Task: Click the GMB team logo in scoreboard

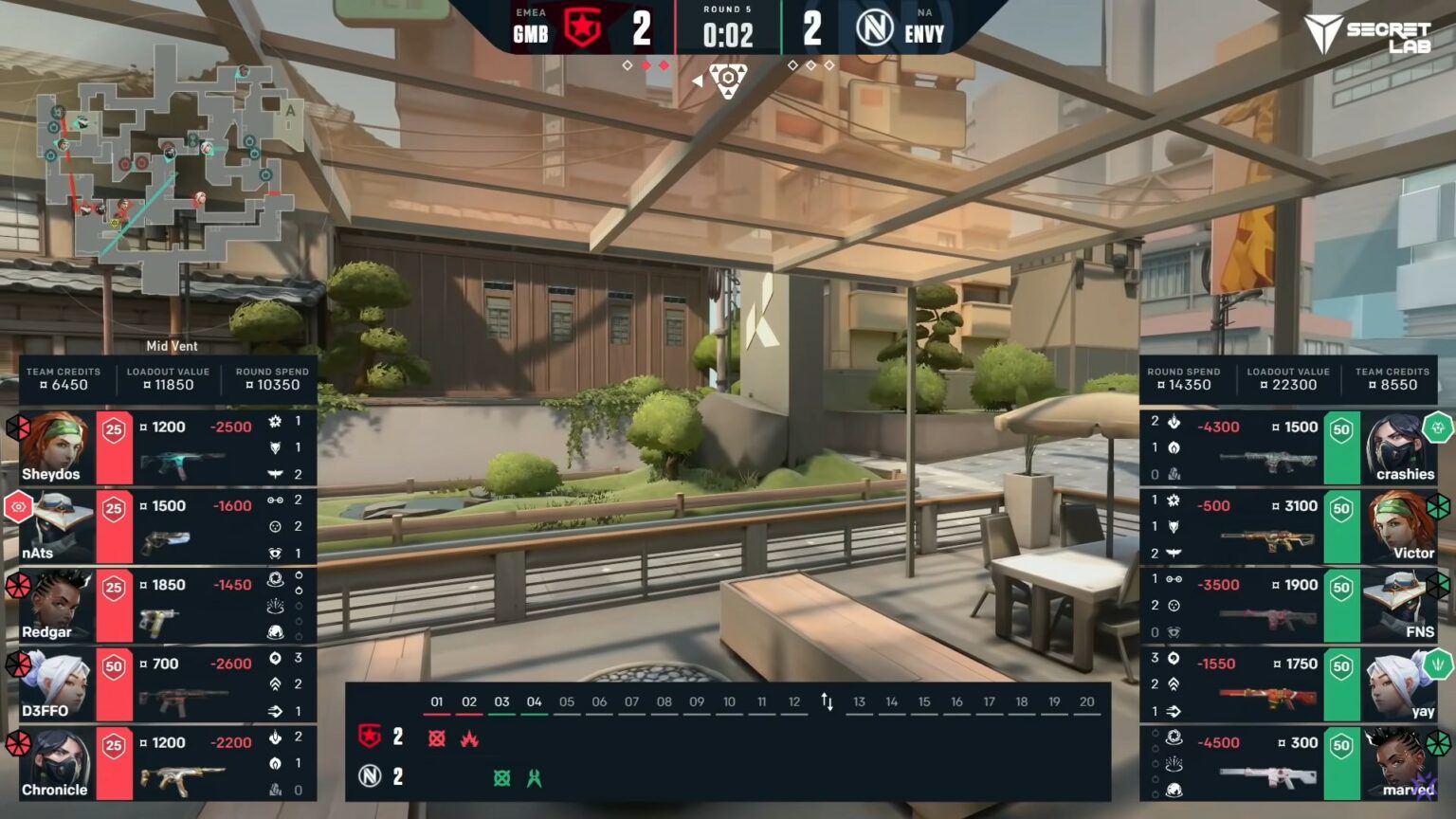Action: 582,28
